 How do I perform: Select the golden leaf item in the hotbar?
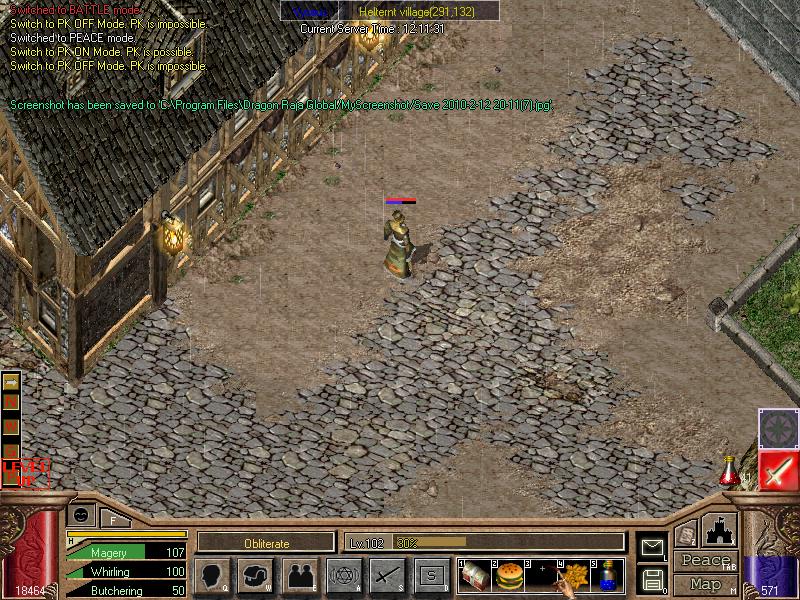(574, 575)
